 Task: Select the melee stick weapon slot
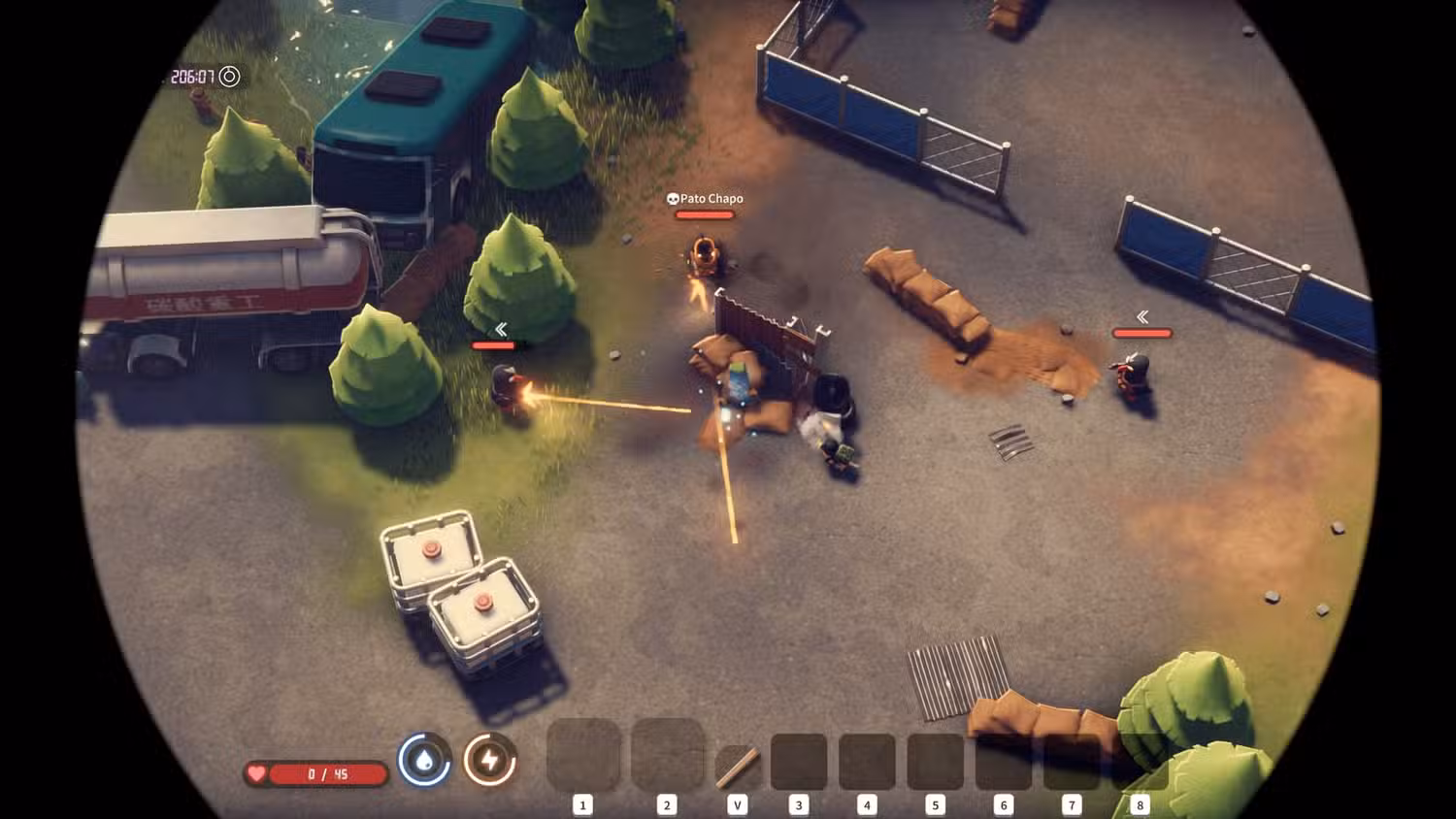[x=738, y=767]
